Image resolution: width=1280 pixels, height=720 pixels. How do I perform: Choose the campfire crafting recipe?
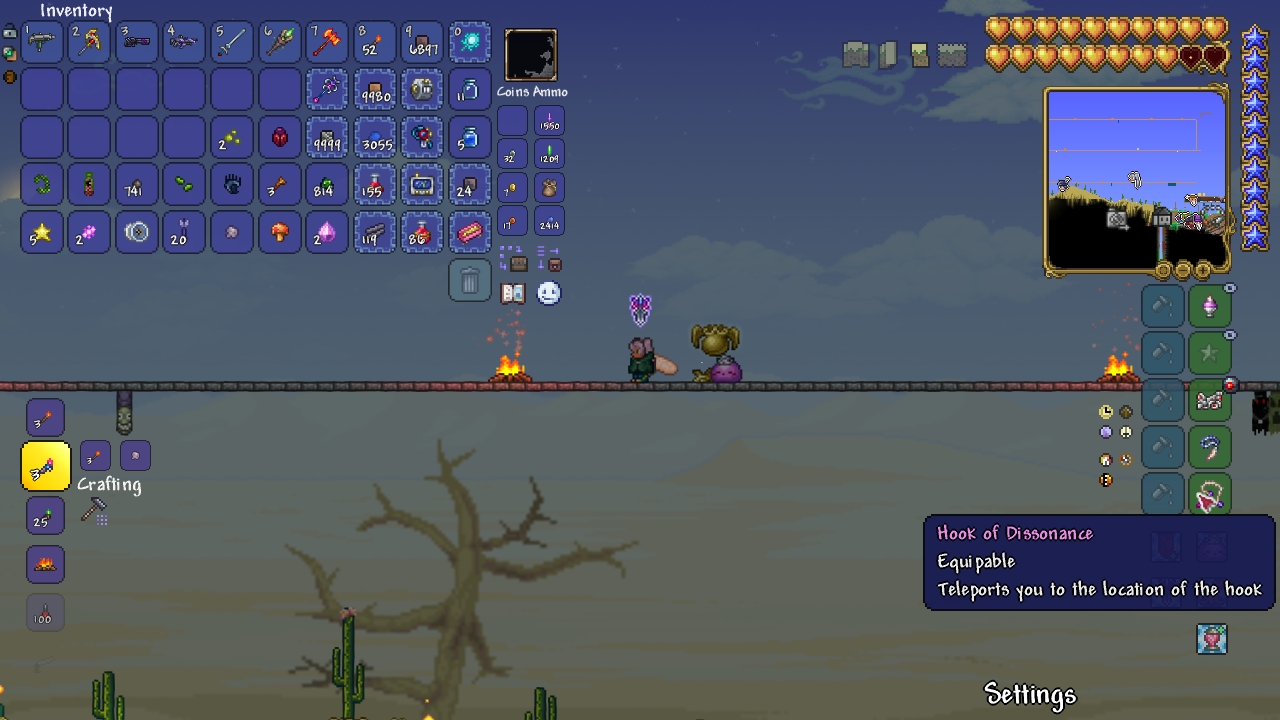point(45,564)
